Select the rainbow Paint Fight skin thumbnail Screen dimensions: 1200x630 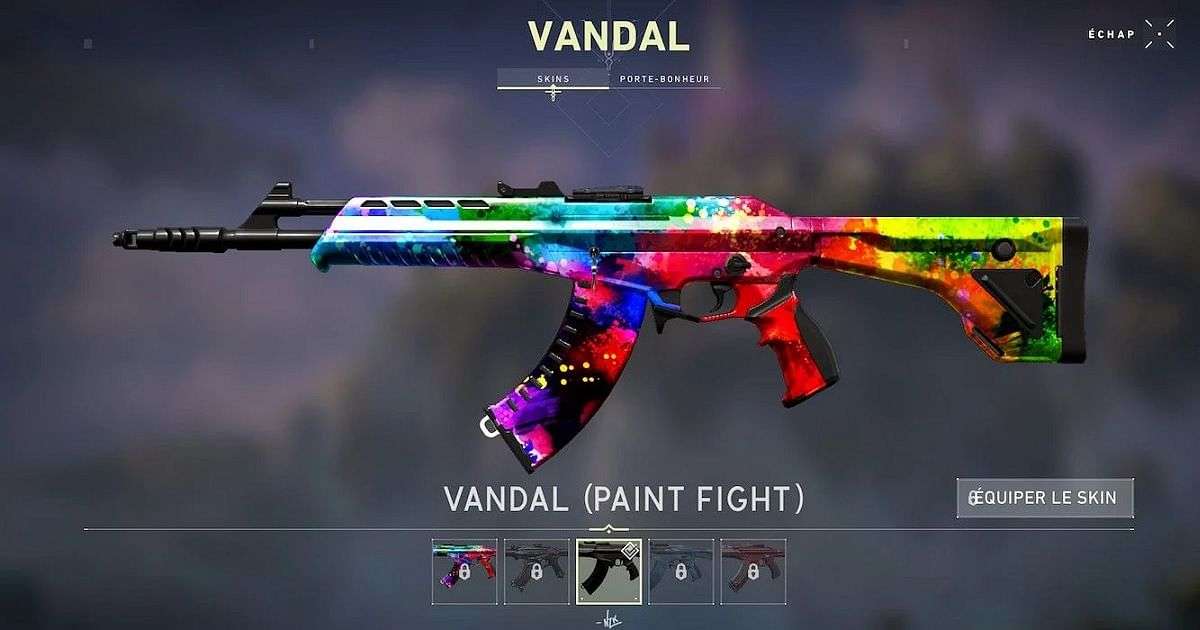point(464,571)
